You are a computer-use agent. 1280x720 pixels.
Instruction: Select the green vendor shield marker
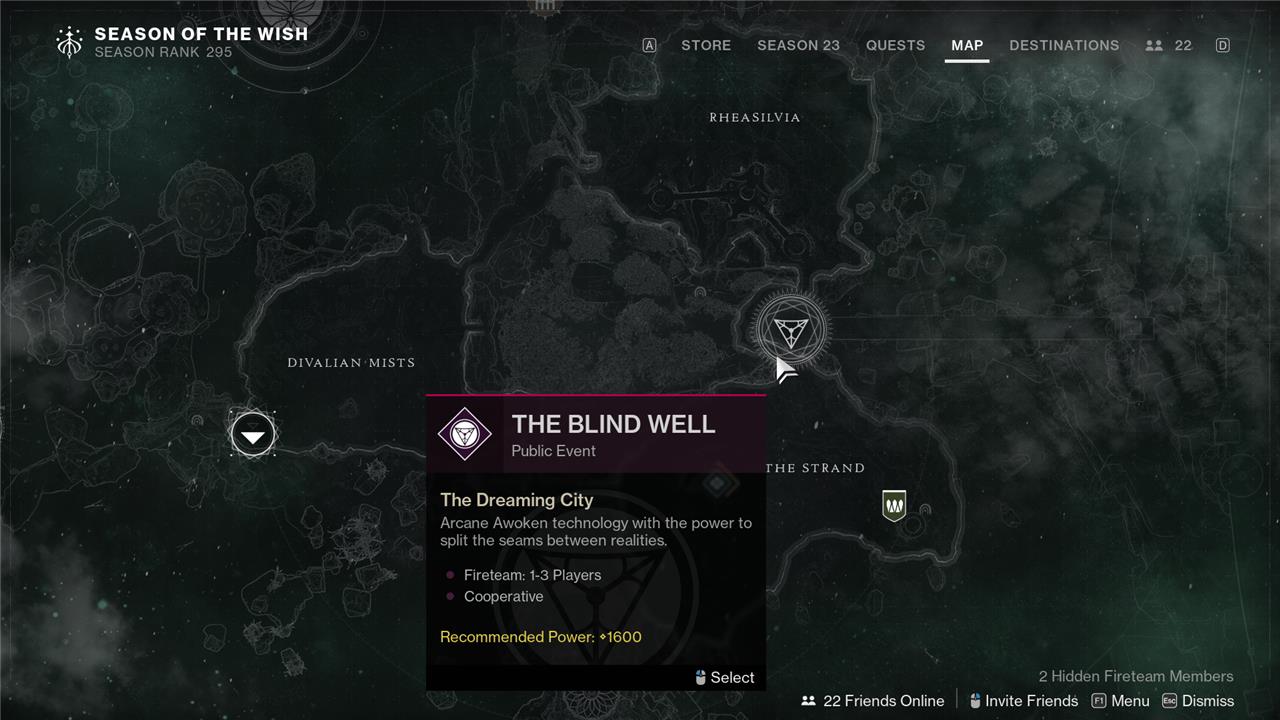(894, 505)
